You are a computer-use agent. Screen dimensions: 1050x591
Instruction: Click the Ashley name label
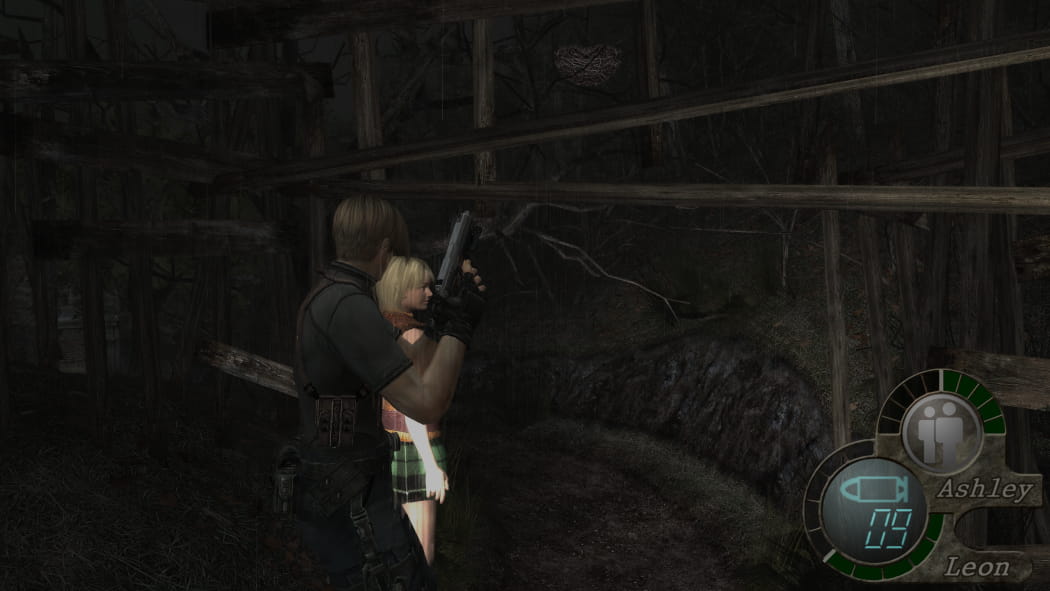coord(984,490)
